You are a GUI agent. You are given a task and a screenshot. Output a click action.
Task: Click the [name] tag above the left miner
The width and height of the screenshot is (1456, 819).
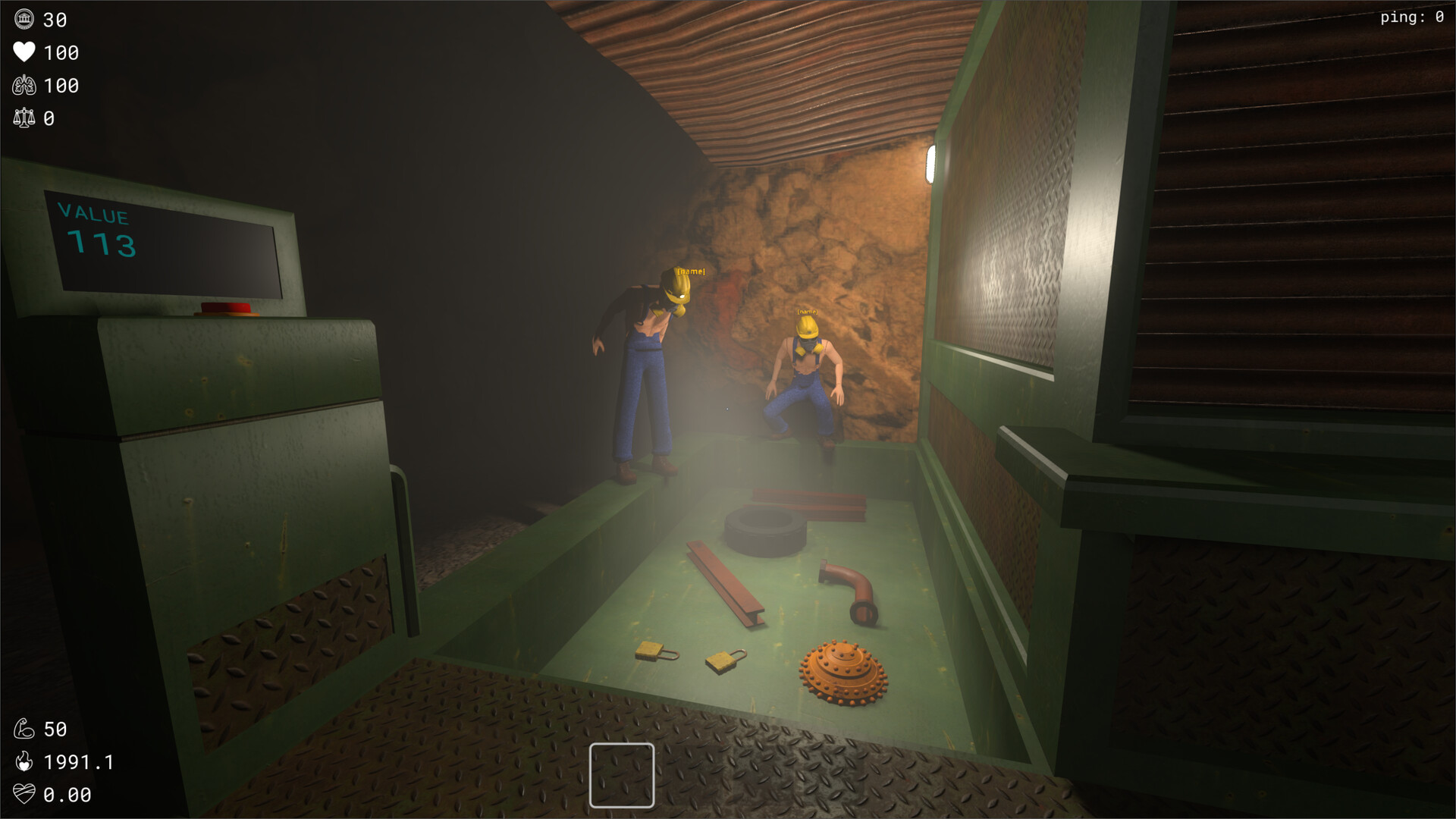click(x=690, y=271)
